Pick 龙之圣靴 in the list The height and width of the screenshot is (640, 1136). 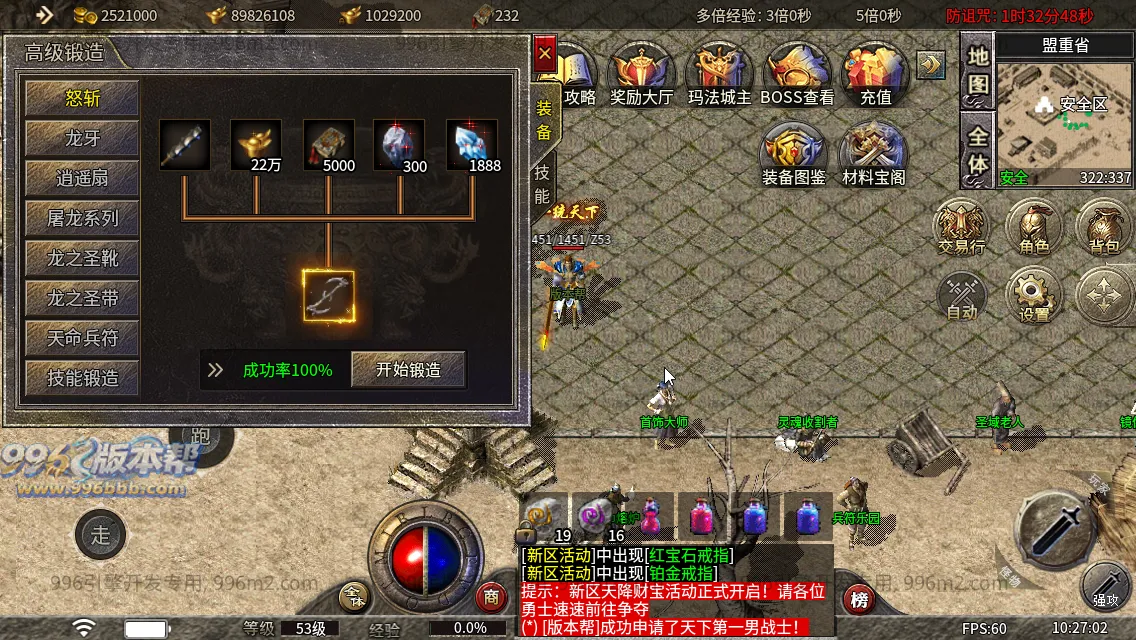(x=83, y=258)
